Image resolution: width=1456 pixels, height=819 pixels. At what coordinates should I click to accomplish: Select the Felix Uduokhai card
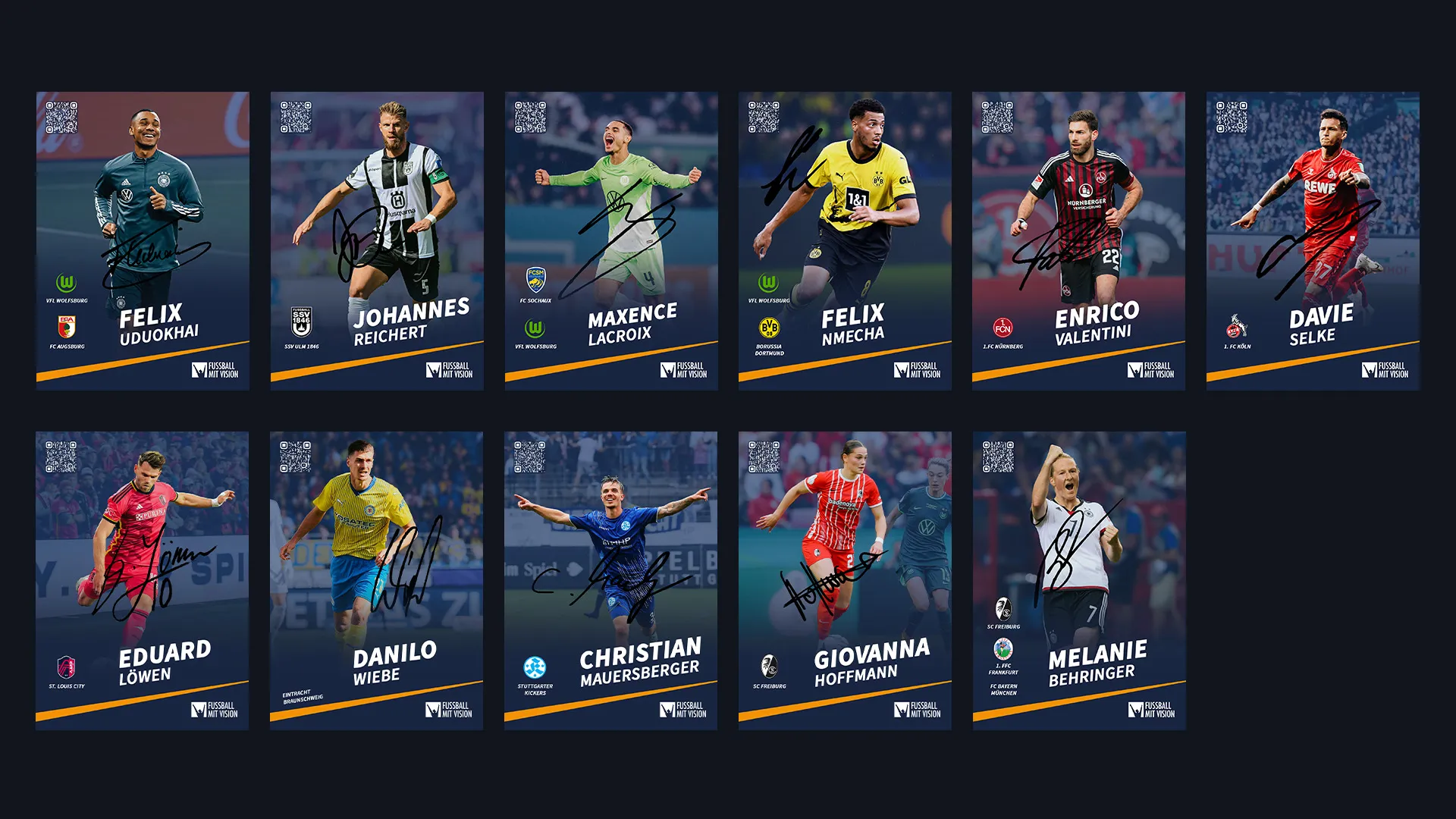(143, 241)
